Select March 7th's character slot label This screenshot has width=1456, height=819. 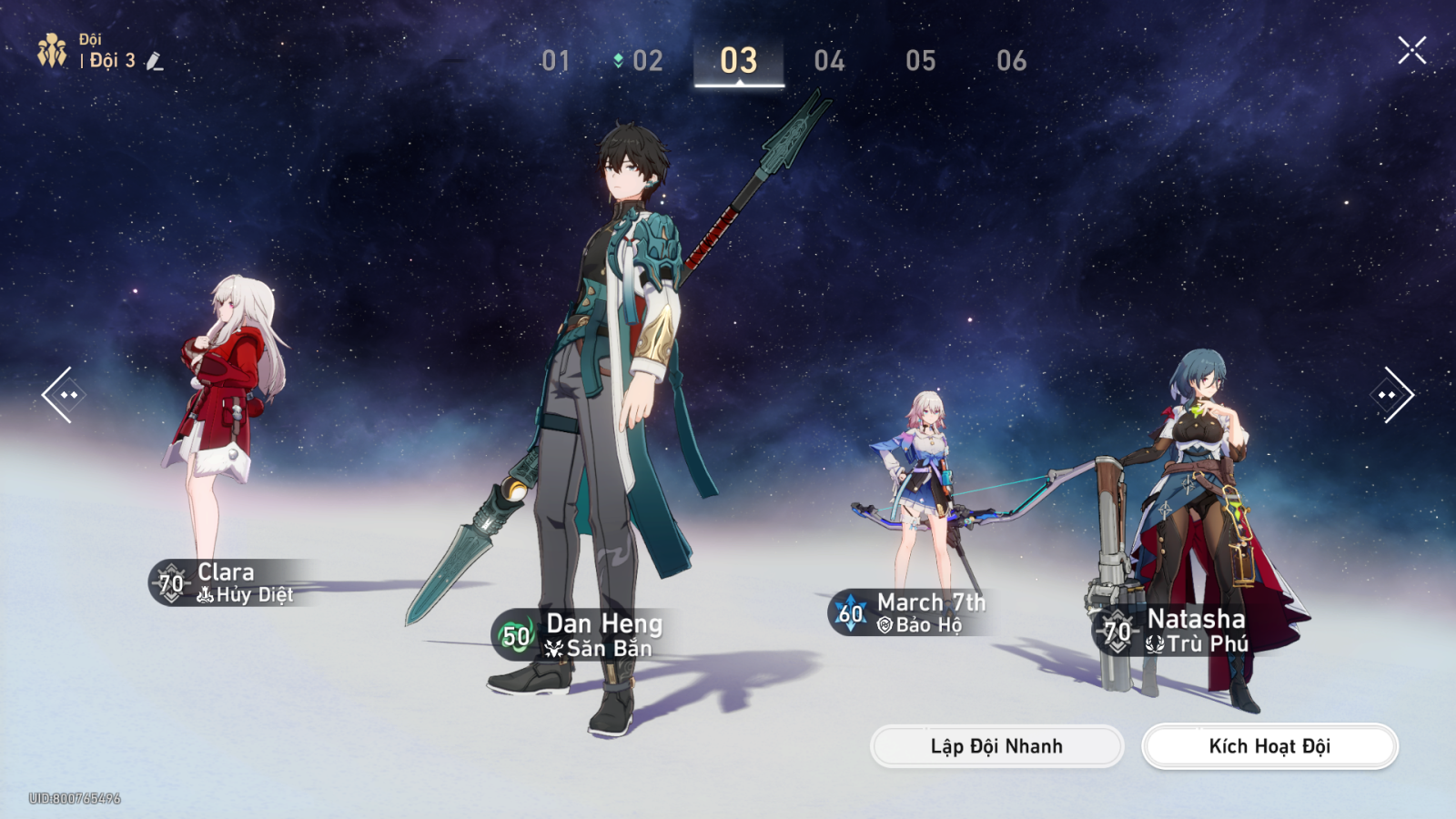point(910,612)
